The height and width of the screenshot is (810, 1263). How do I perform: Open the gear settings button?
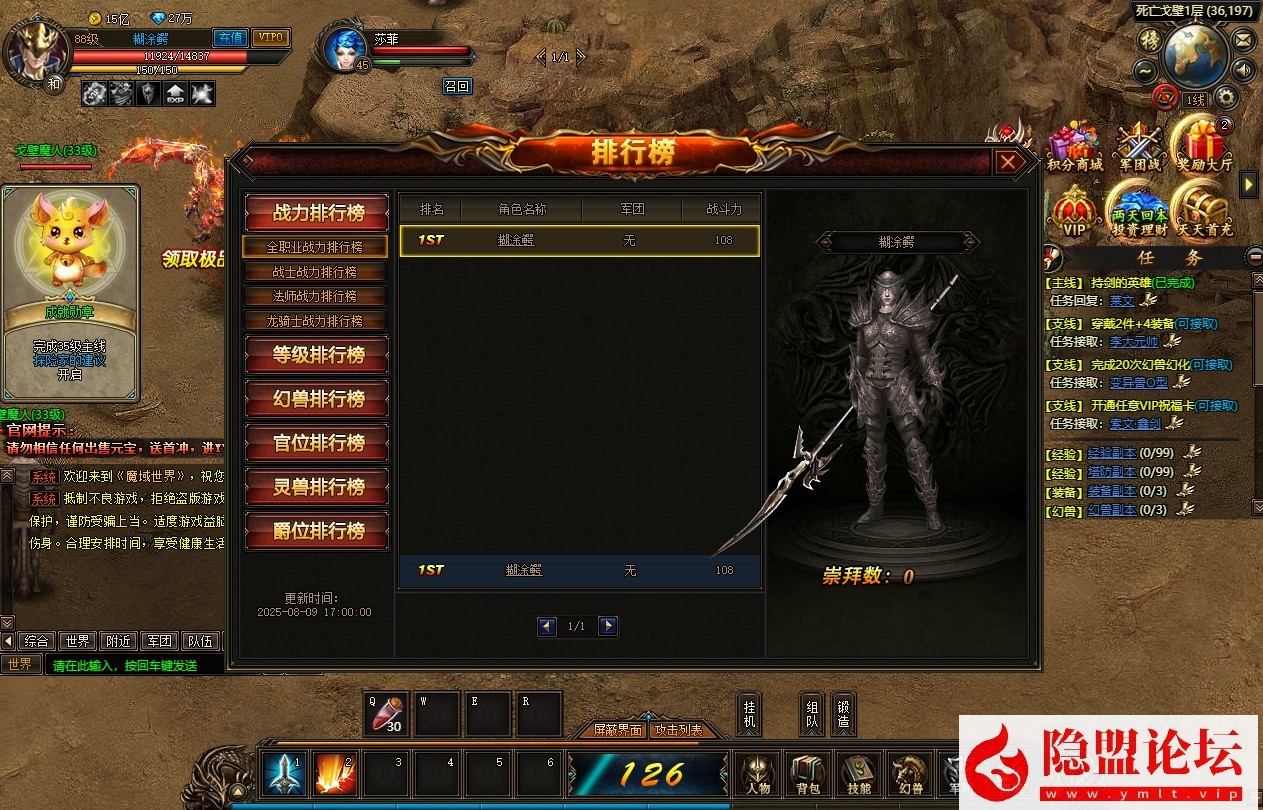pyautogui.click(x=1225, y=97)
